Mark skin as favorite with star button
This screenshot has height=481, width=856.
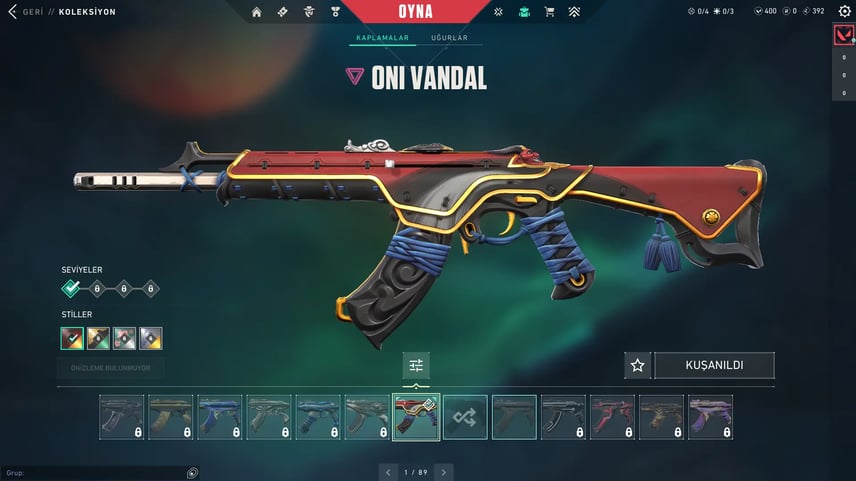click(x=637, y=365)
